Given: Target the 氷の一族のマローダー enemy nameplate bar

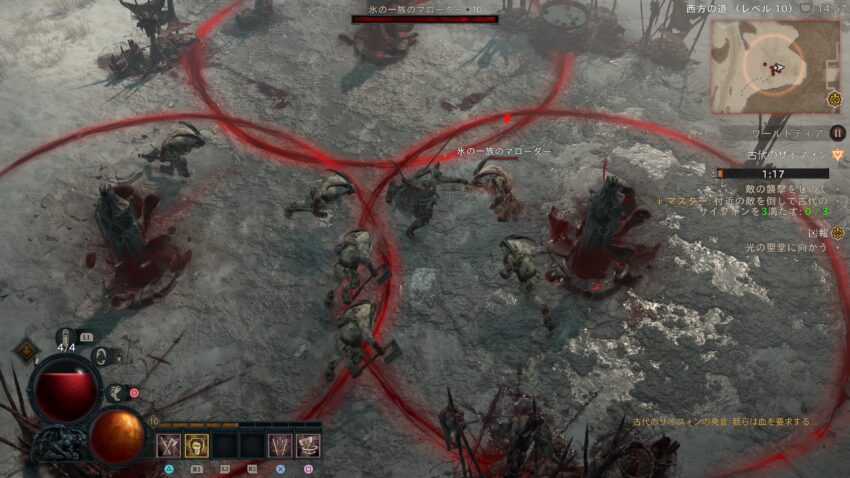Looking at the screenshot, I should [424, 18].
